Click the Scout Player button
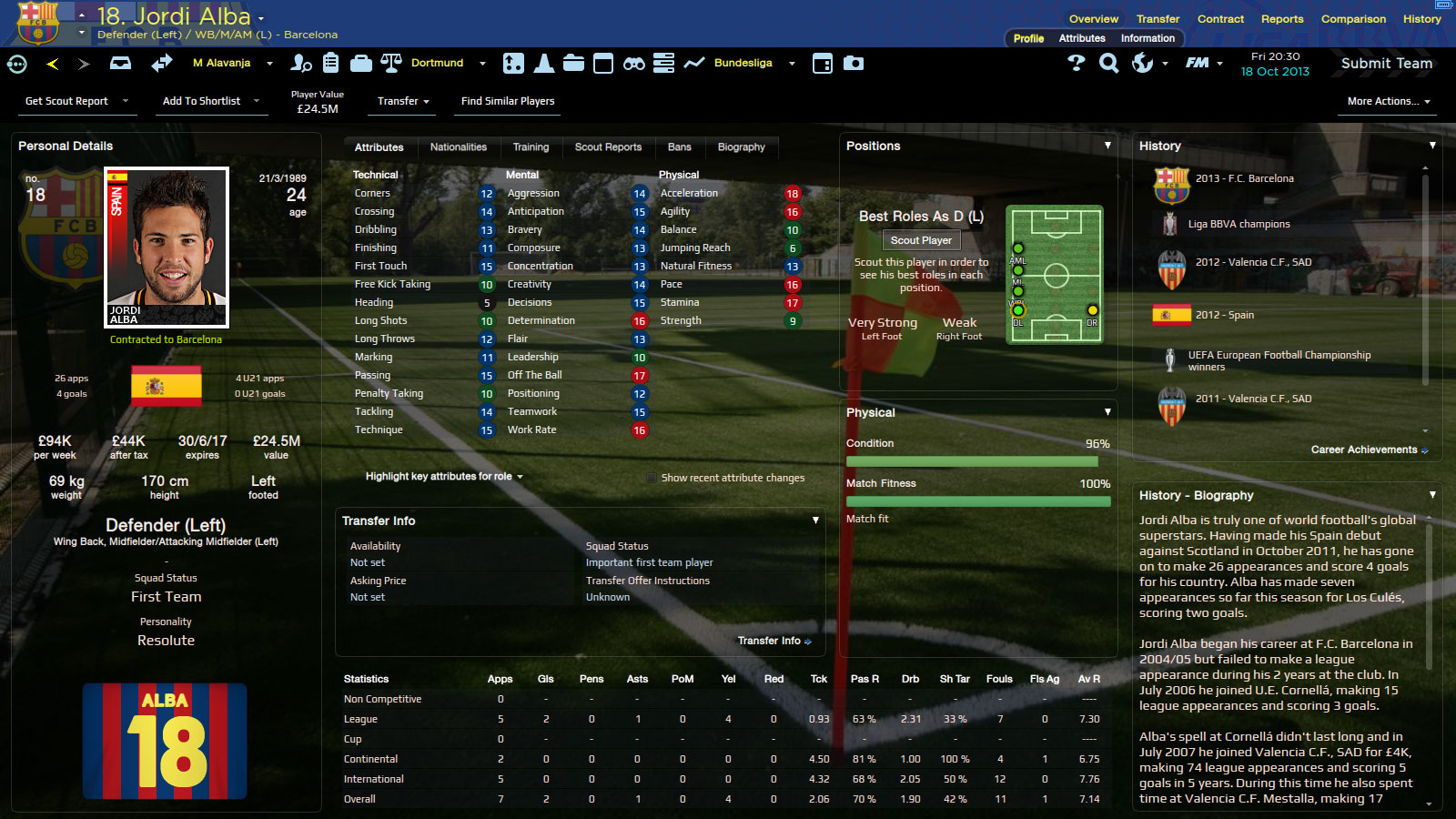This screenshot has width=1456, height=819. click(921, 240)
